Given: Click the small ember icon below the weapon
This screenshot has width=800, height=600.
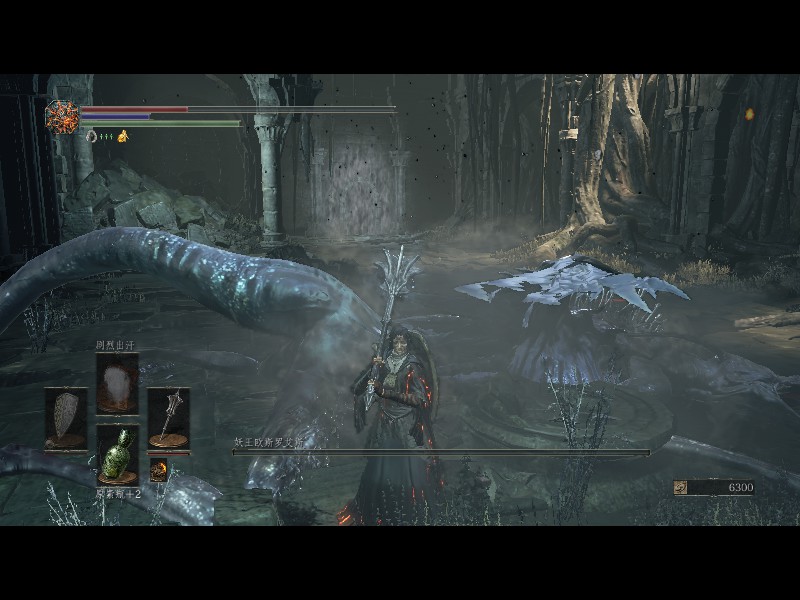Looking at the screenshot, I should point(159,469).
